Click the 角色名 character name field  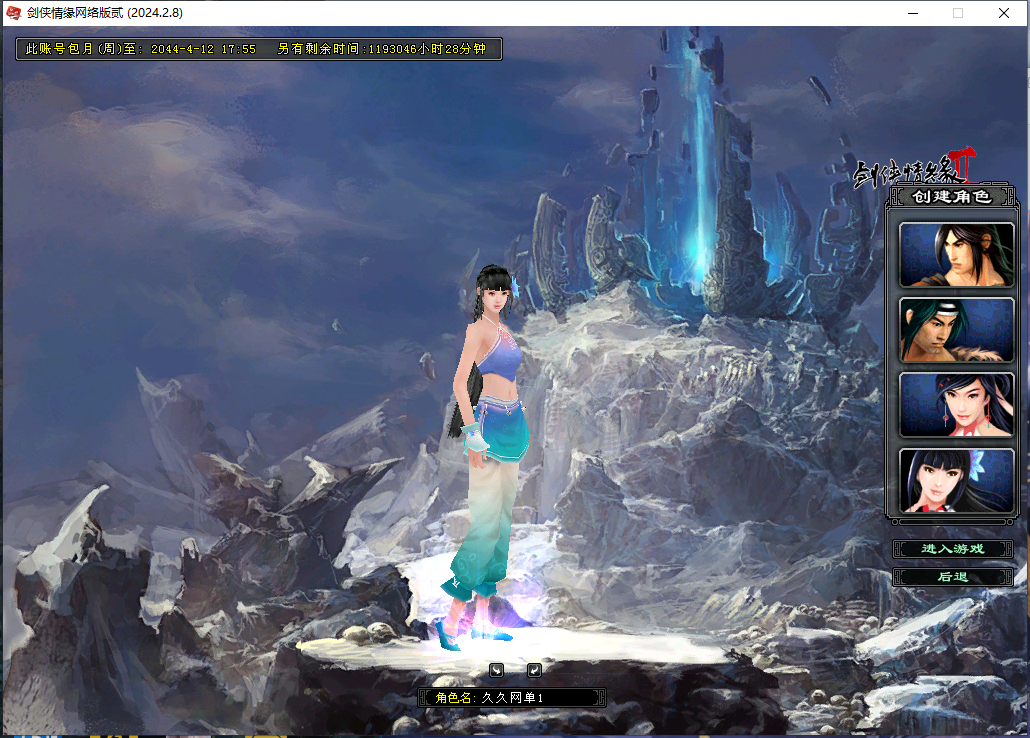pyautogui.click(x=540, y=697)
